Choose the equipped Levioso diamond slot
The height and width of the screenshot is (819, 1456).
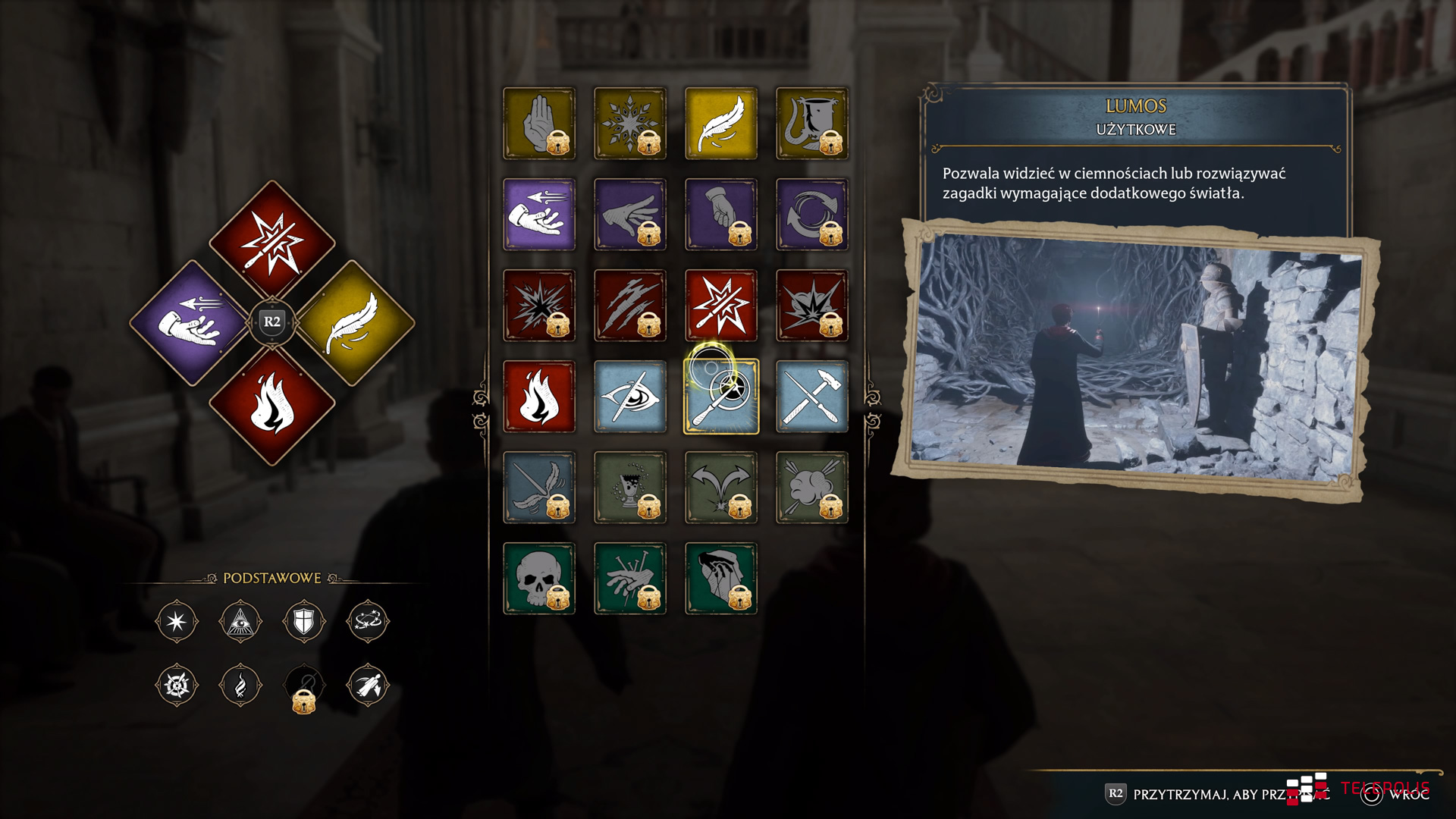click(x=353, y=323)
